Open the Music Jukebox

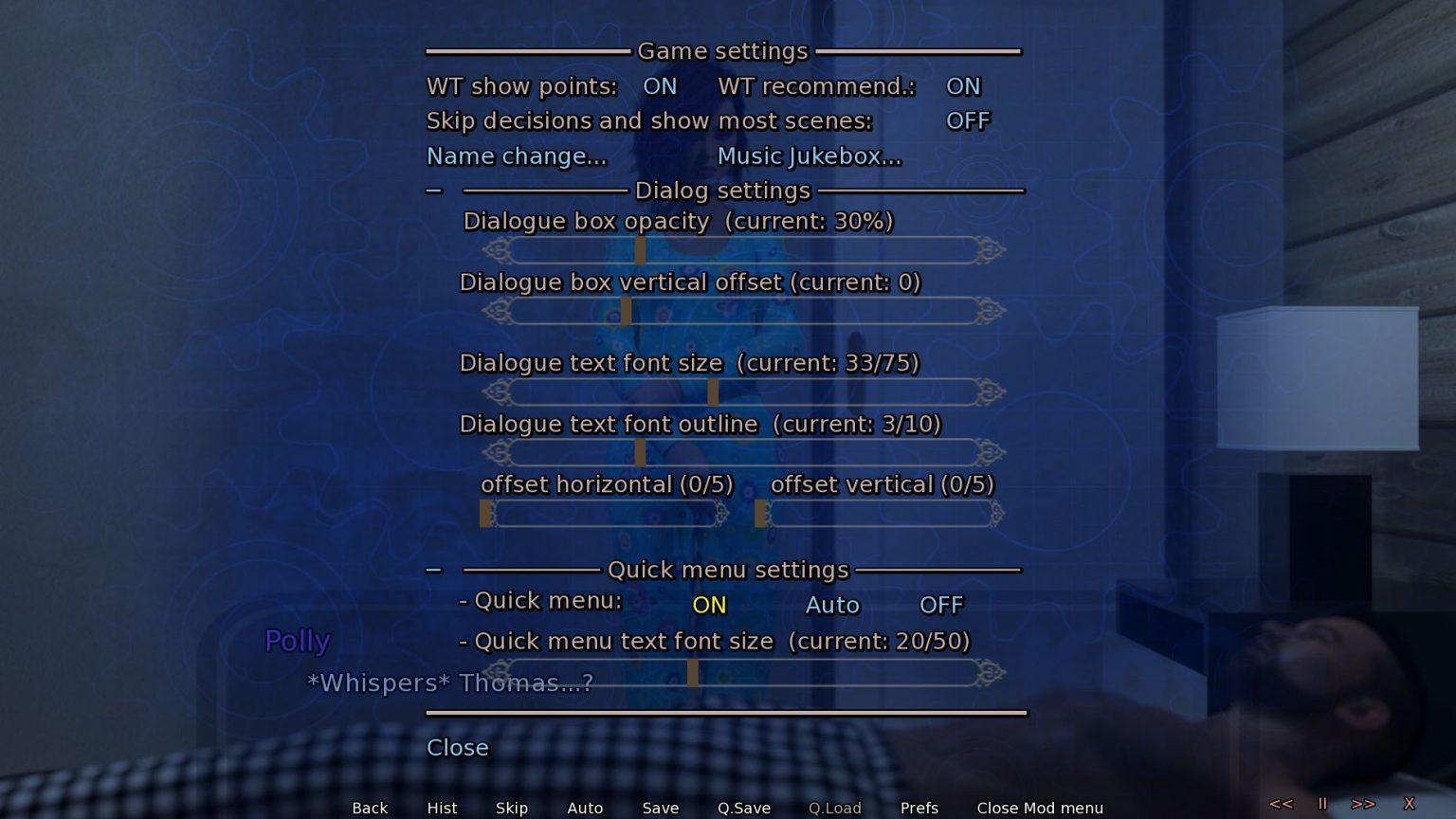click(x=809, y=156)
